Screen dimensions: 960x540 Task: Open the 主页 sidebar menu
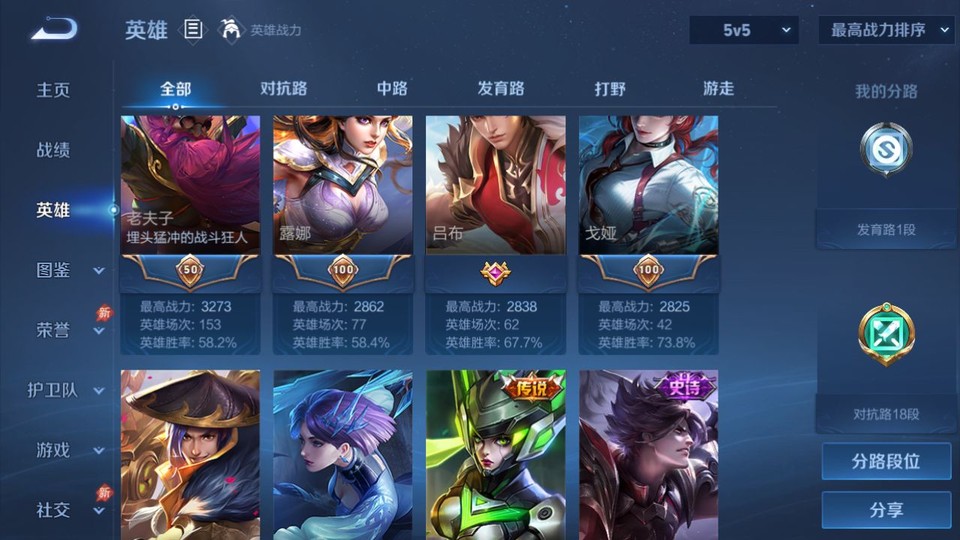click(x=54, y=90)
